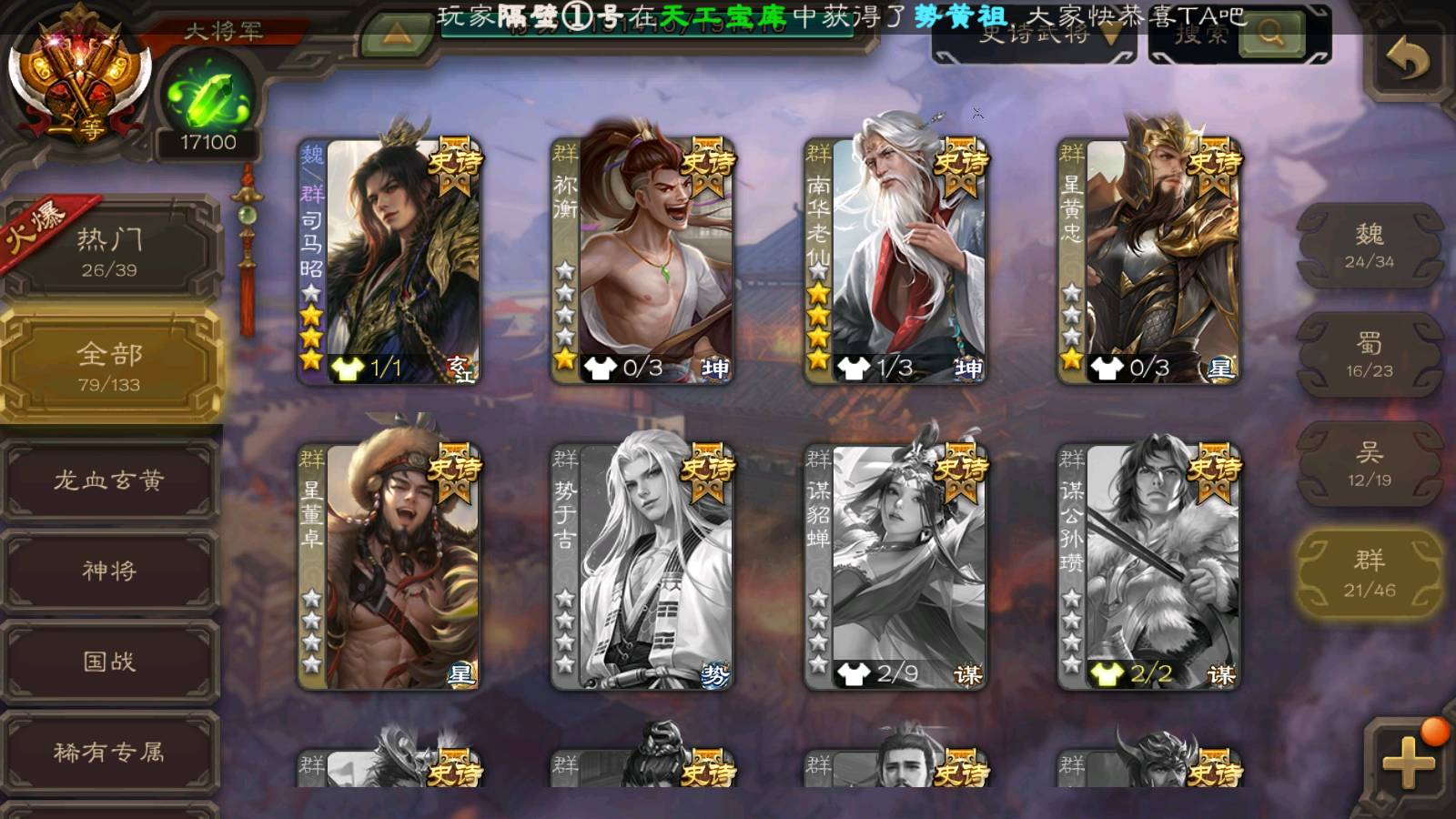This screenshot has height=819, width=1456.
Task: Click the golden plus button
Action: (x=1407, y=762)
